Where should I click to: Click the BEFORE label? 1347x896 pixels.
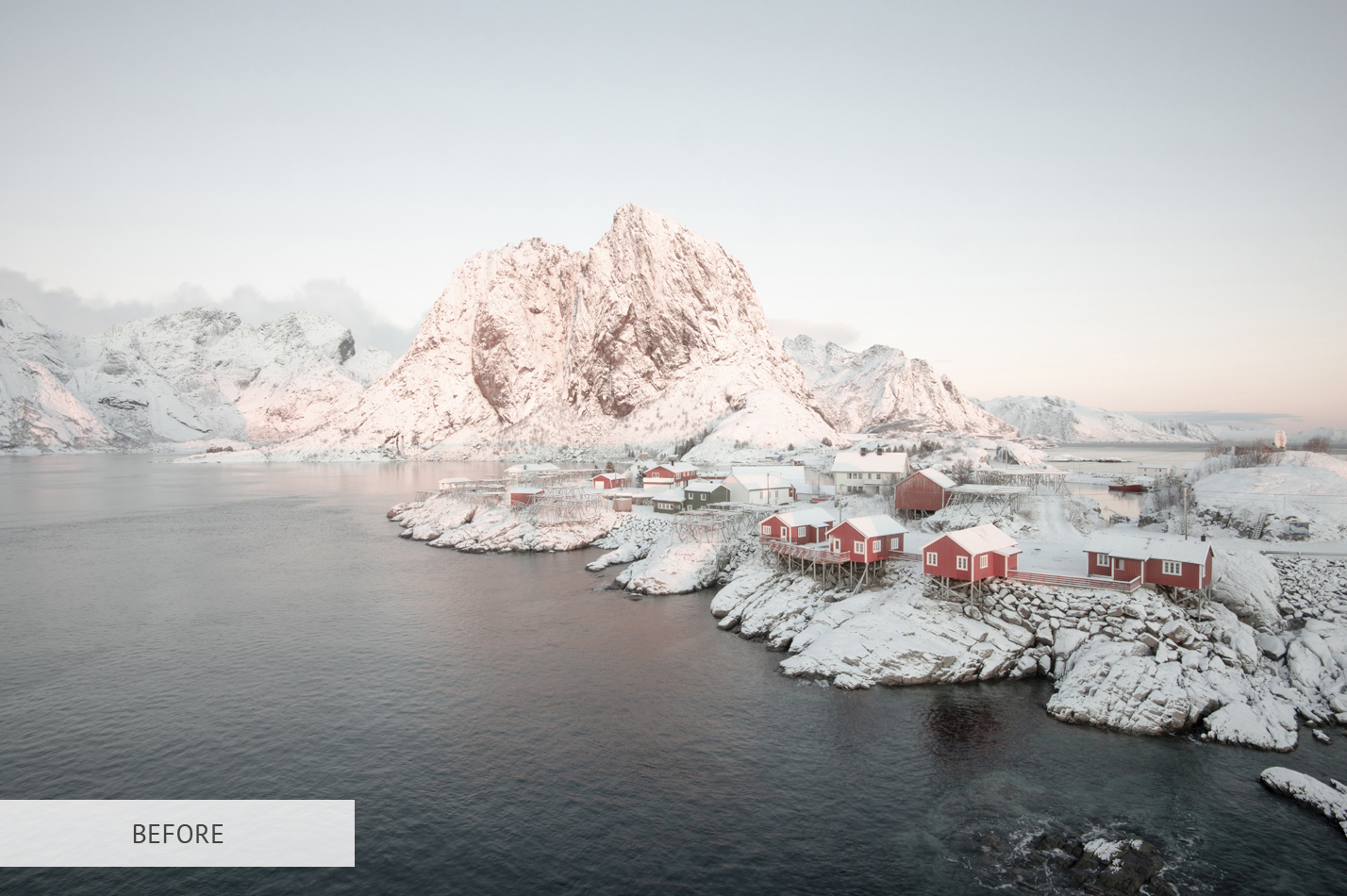pos(177,834)
